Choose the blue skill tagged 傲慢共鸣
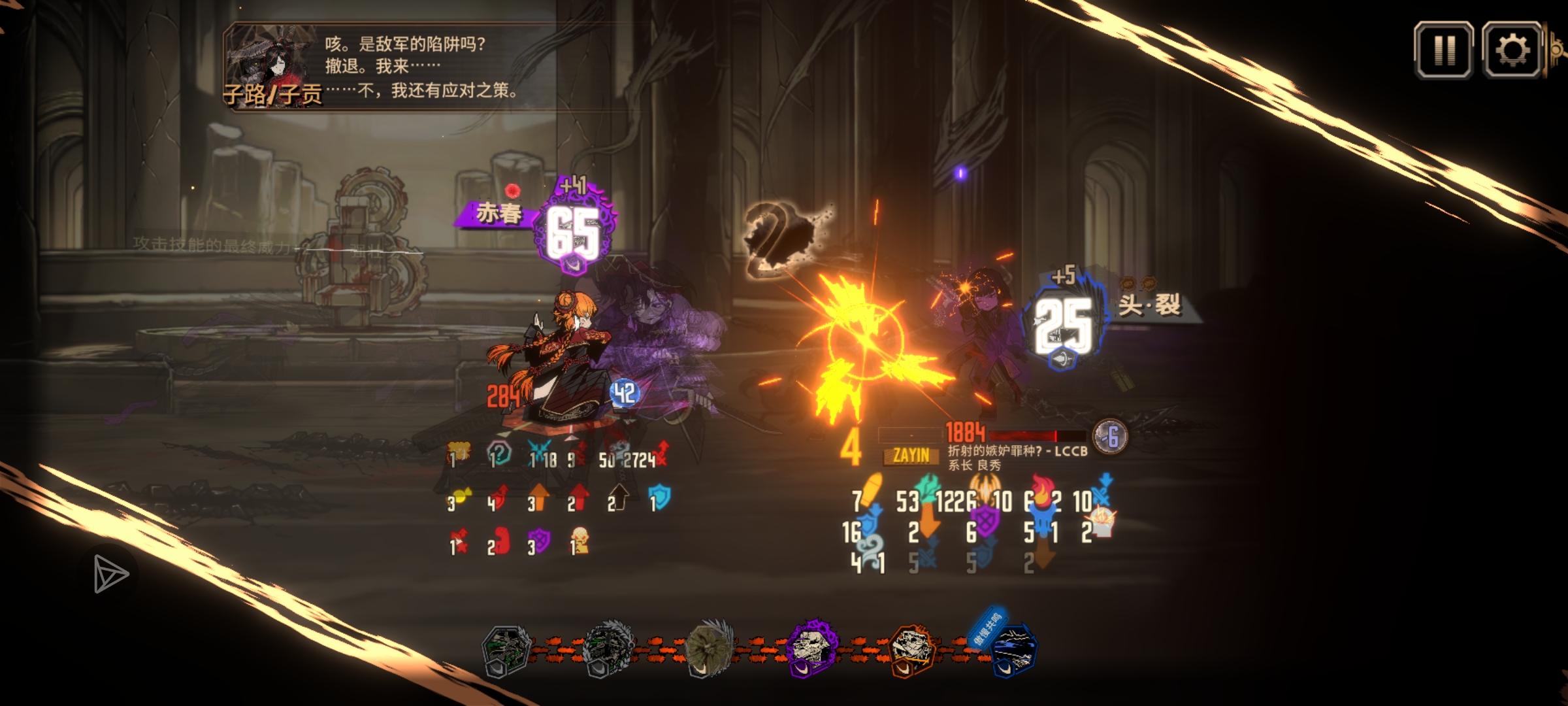Screen dimensions: 1568x706 click(1011, 648)
